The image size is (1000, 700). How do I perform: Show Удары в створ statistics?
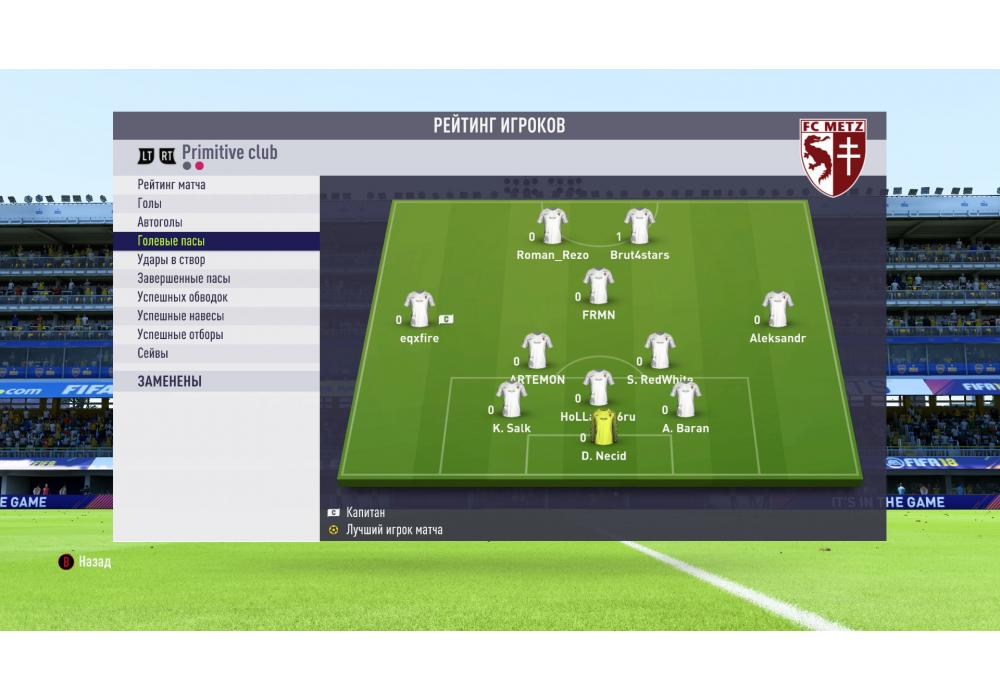[x=171, y=260]
